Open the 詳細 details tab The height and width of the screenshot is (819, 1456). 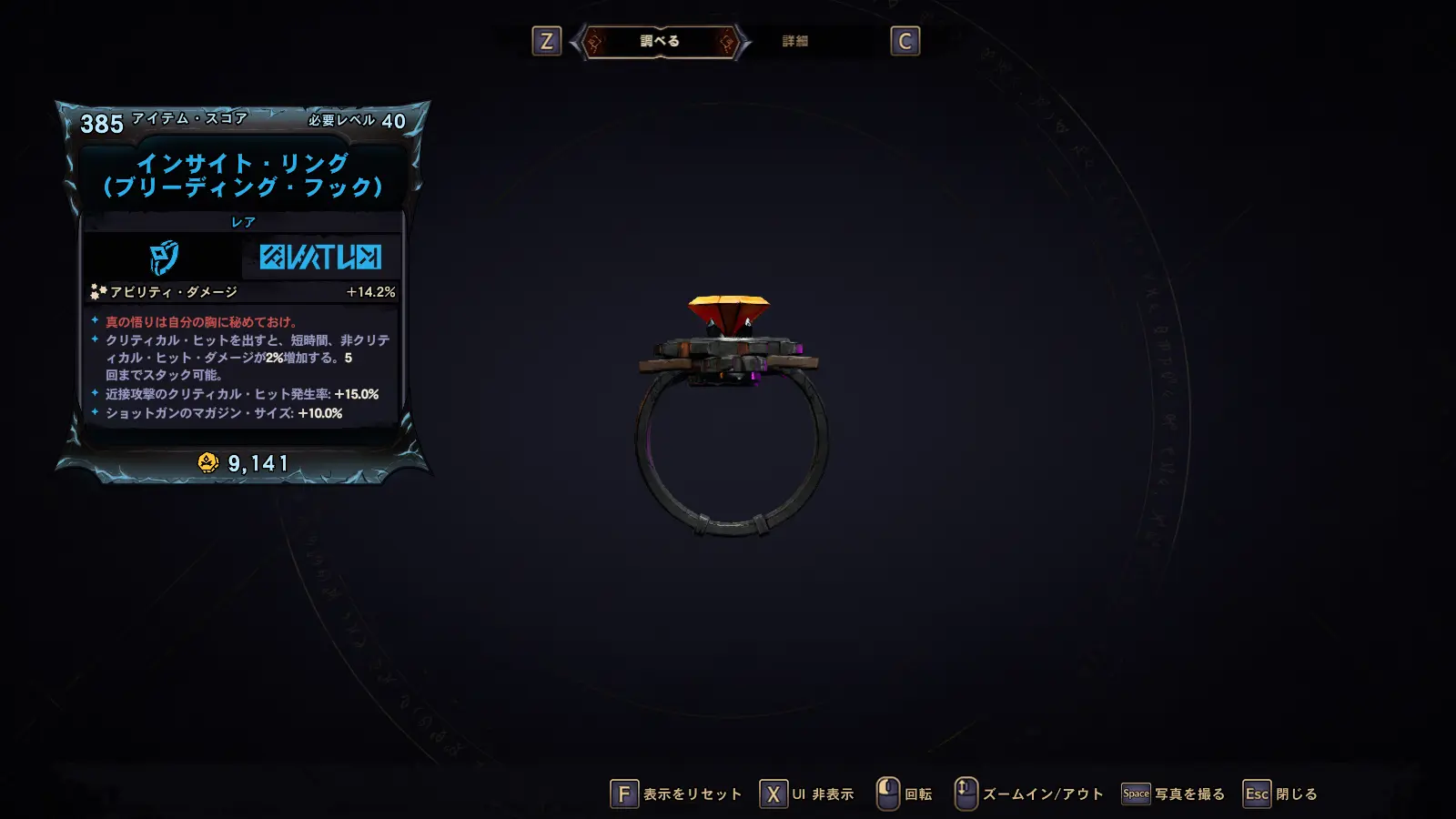[794, 41]
